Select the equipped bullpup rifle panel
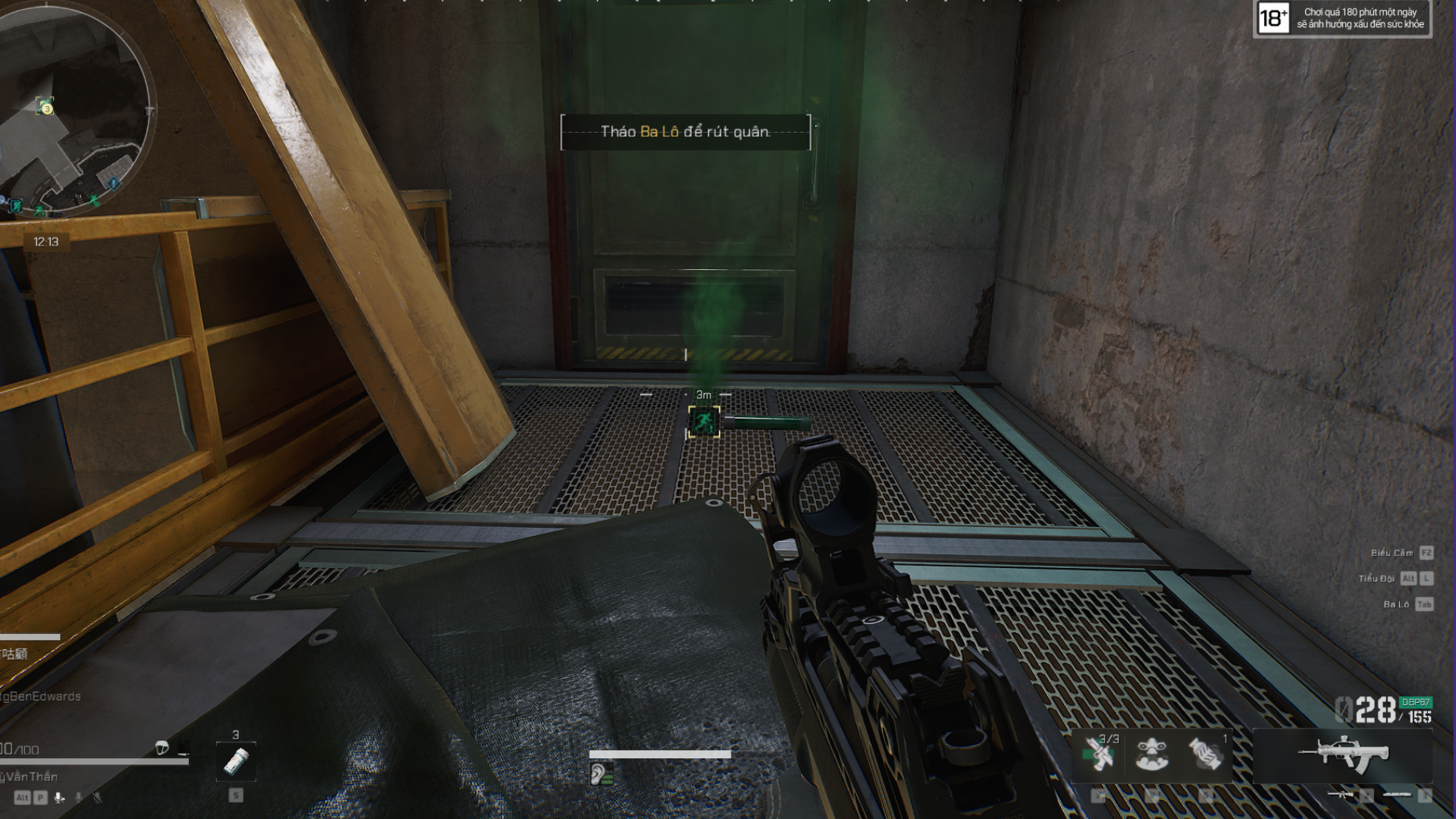 click(1342, 754)
